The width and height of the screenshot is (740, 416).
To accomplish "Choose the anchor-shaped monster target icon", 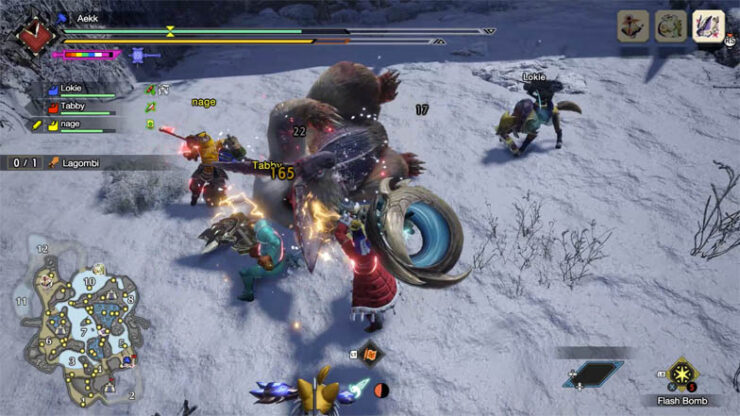I will pos(634,25).
